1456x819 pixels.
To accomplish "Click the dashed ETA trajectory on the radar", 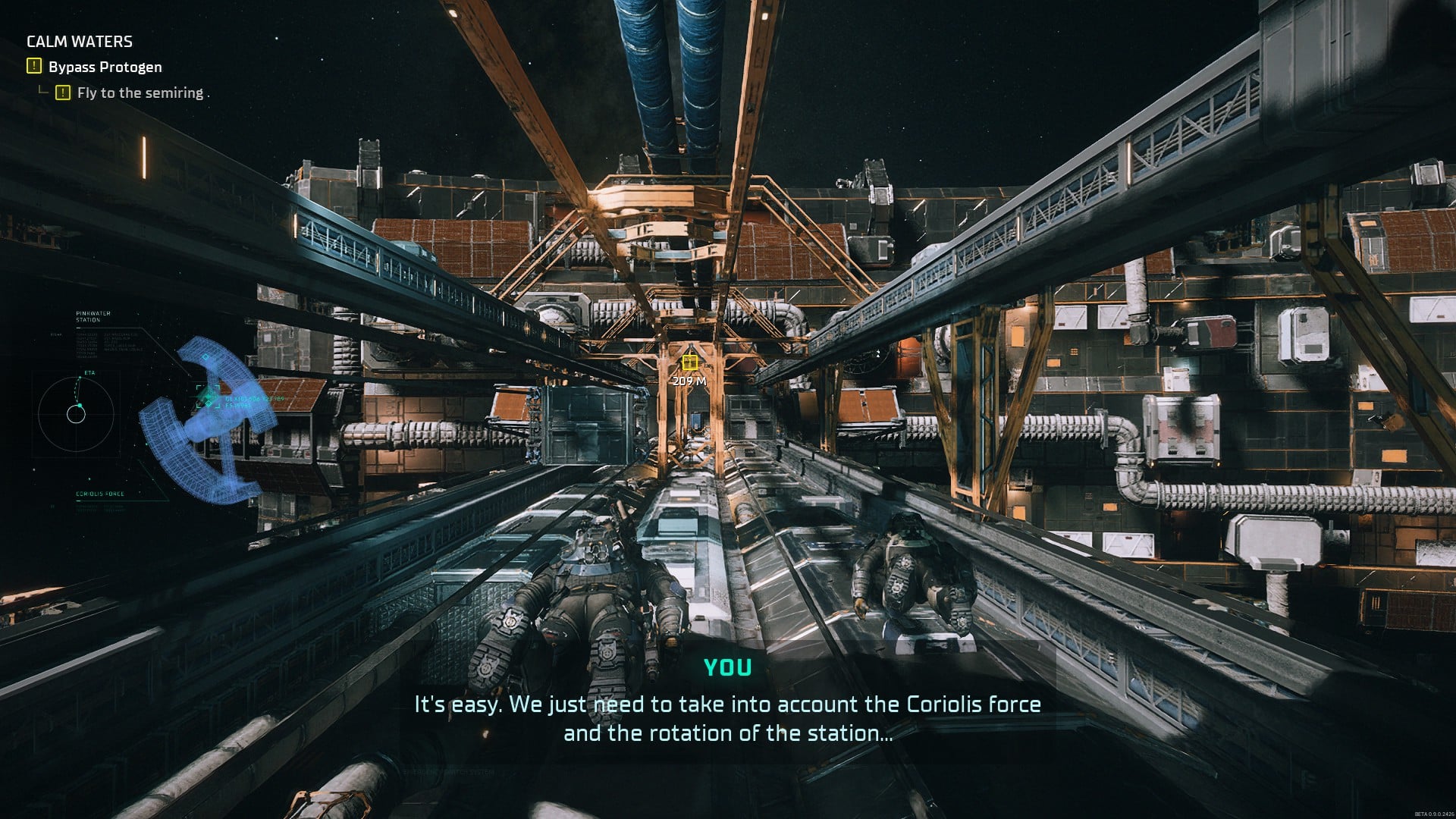I will coord(77,392).
